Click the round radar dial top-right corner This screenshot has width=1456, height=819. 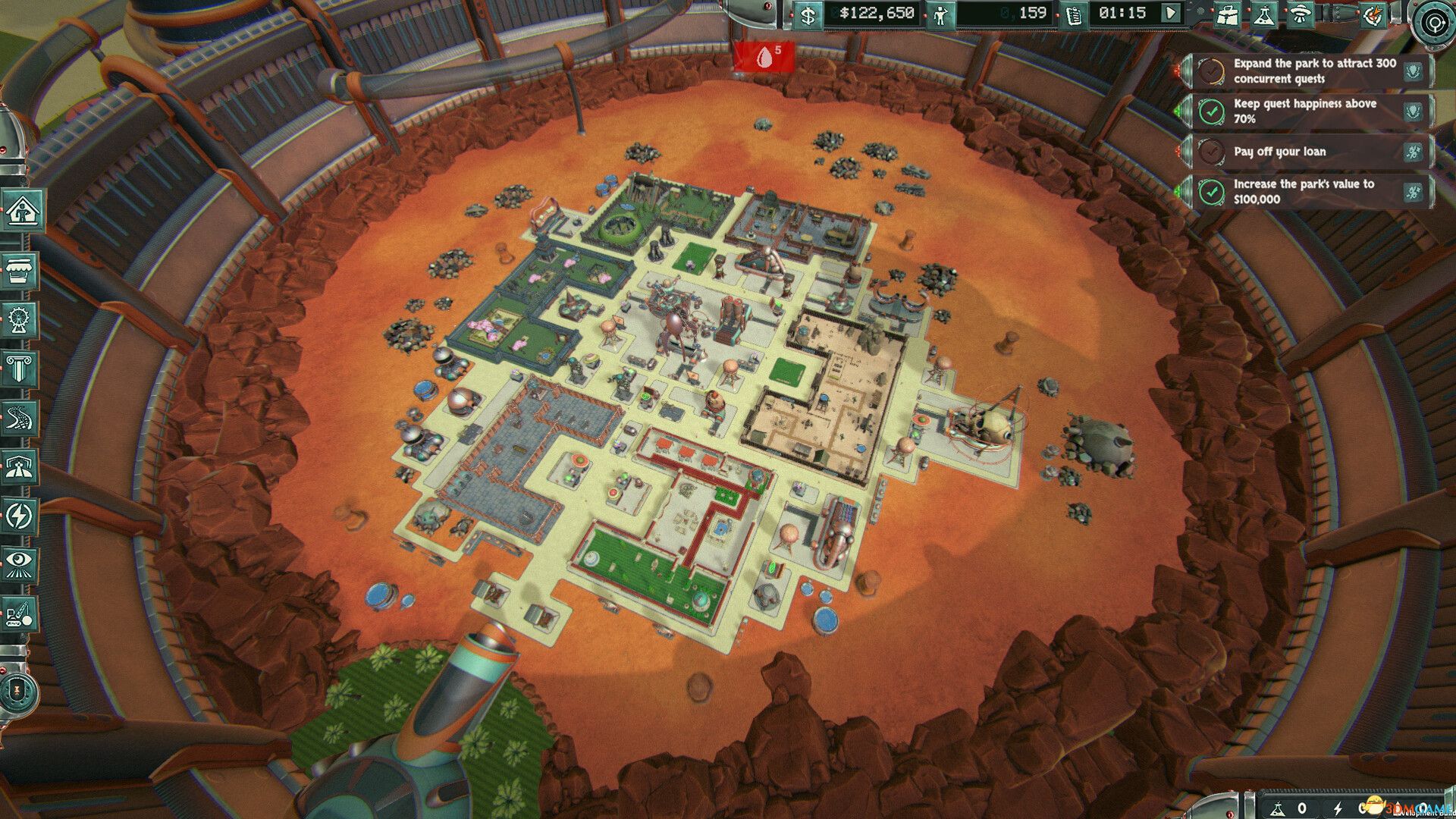(x=1433, y=23)
